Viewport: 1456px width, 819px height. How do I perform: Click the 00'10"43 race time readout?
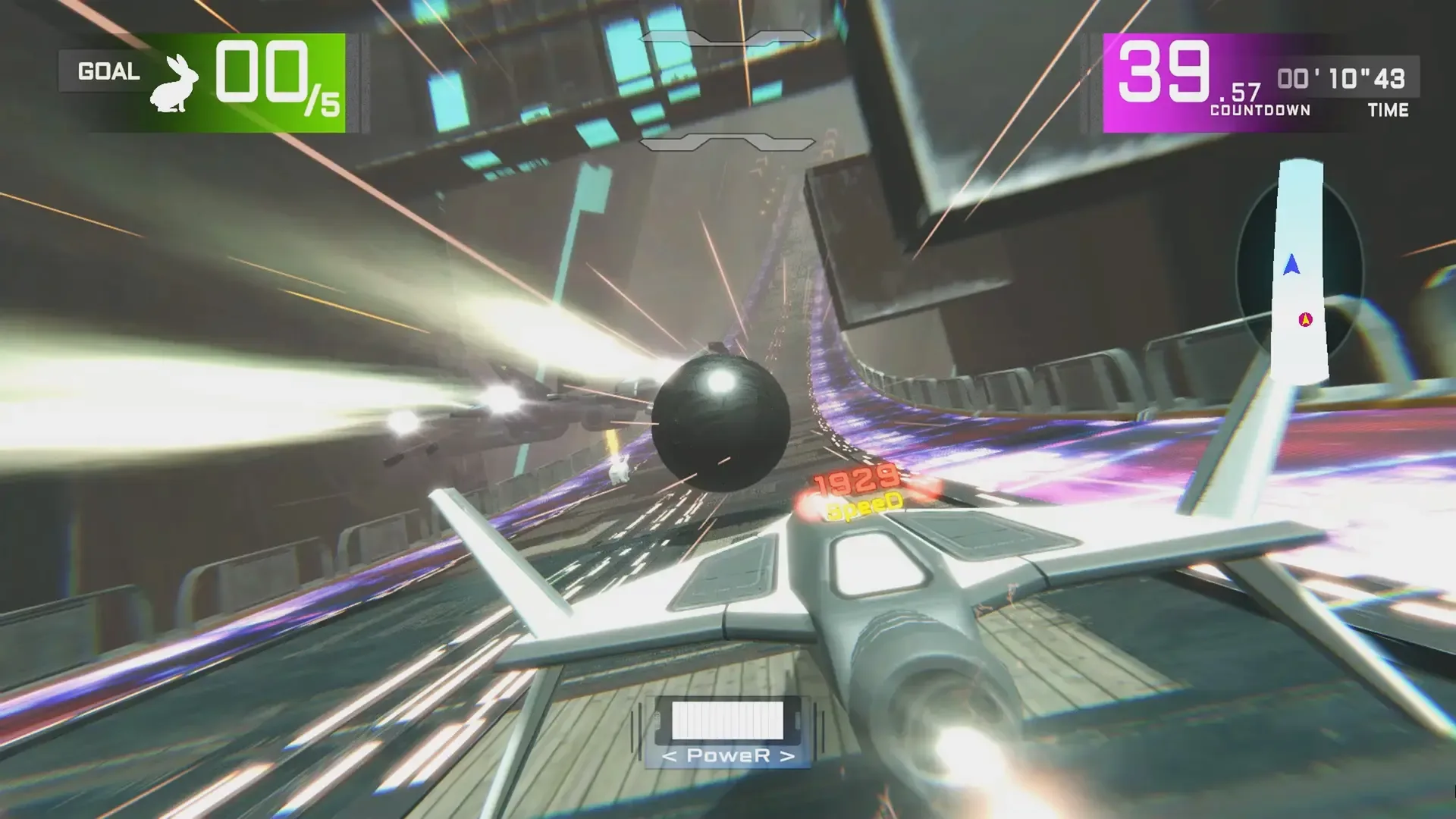(x=1342, y=78)
